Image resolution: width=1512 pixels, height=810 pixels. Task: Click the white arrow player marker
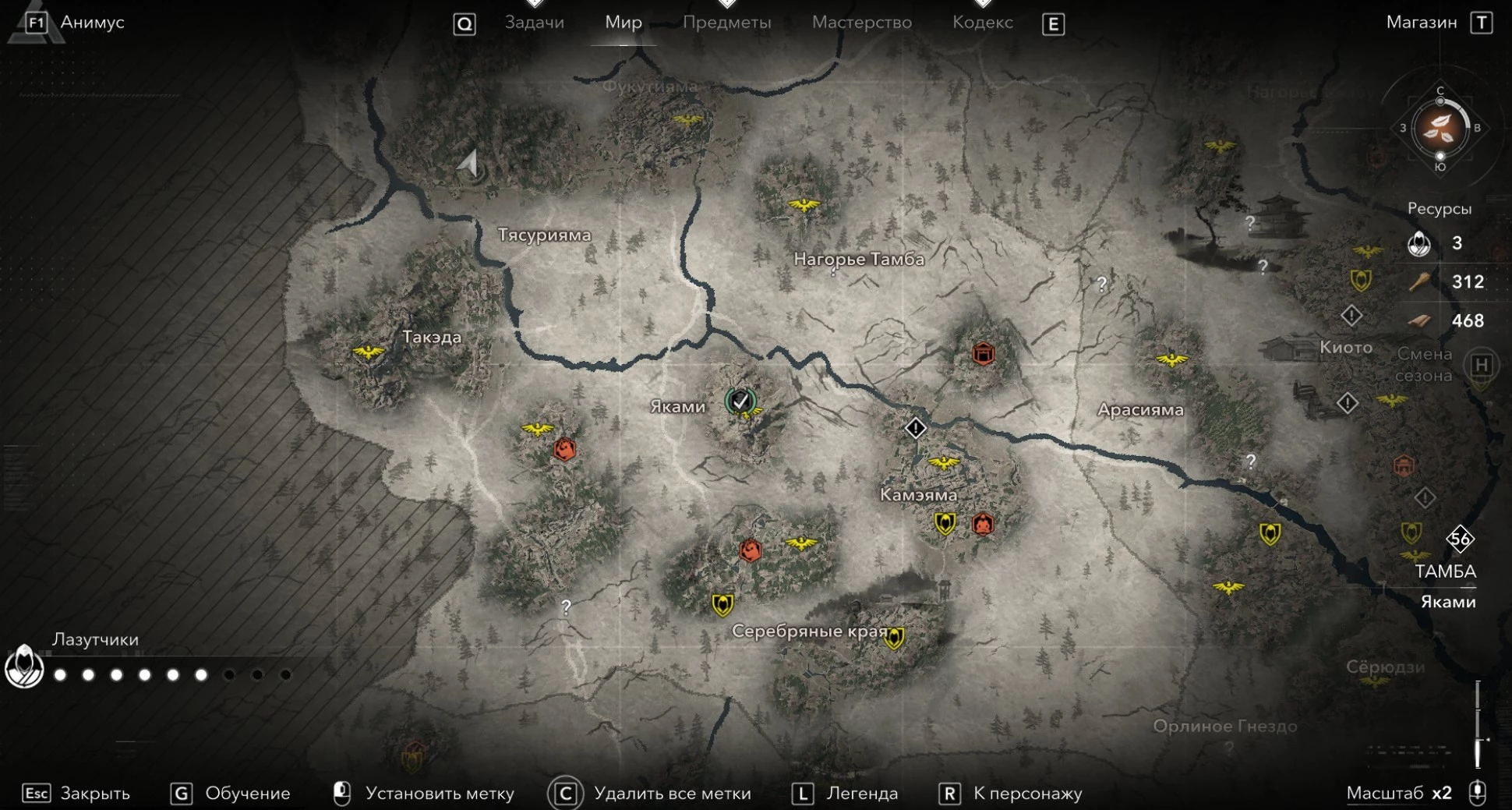coord(468,162)
